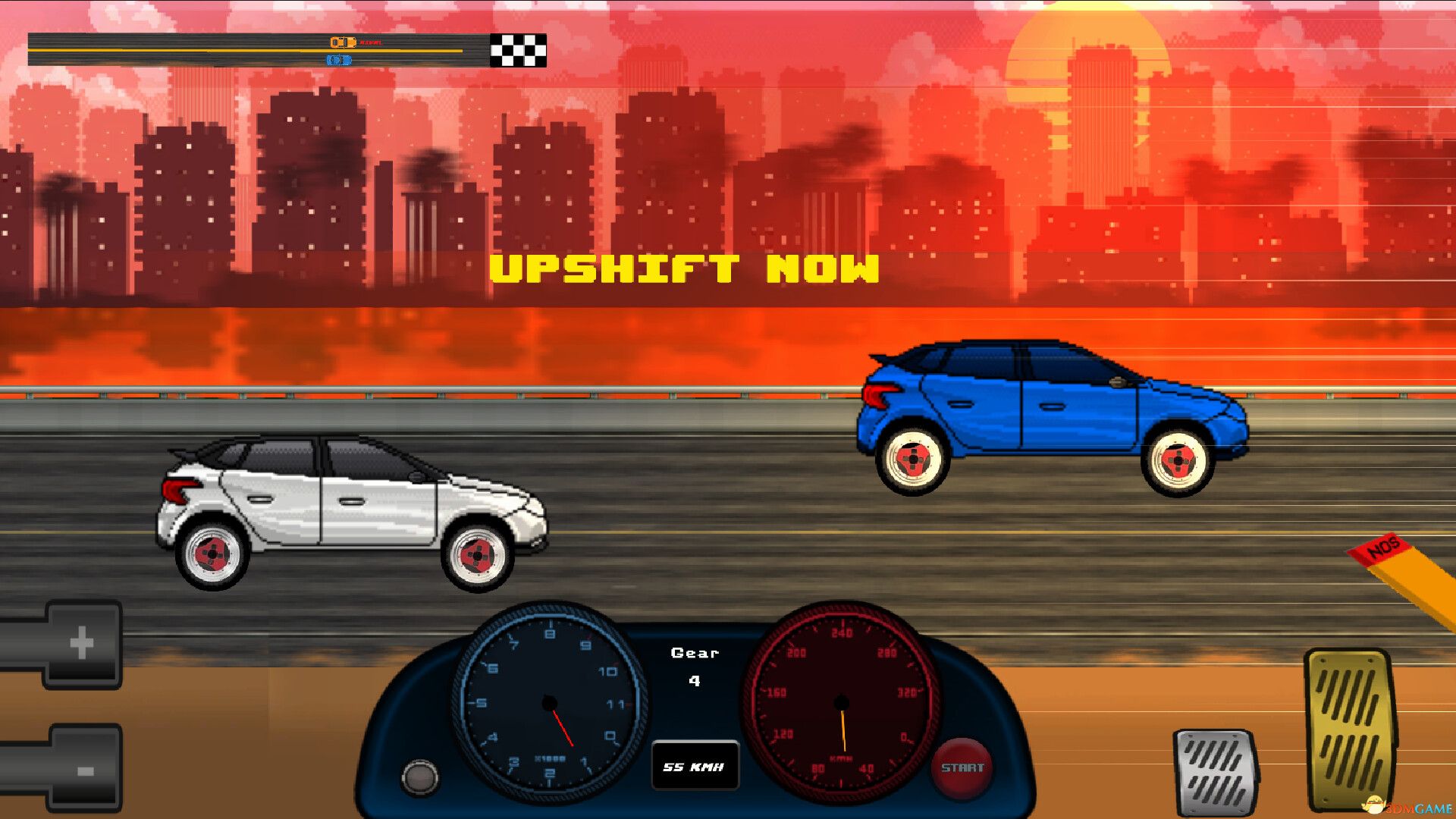Click the checkered finish flag icon
Image resolution: width=1456 pixels, height=819 pixels.
(x=517, y=52)
